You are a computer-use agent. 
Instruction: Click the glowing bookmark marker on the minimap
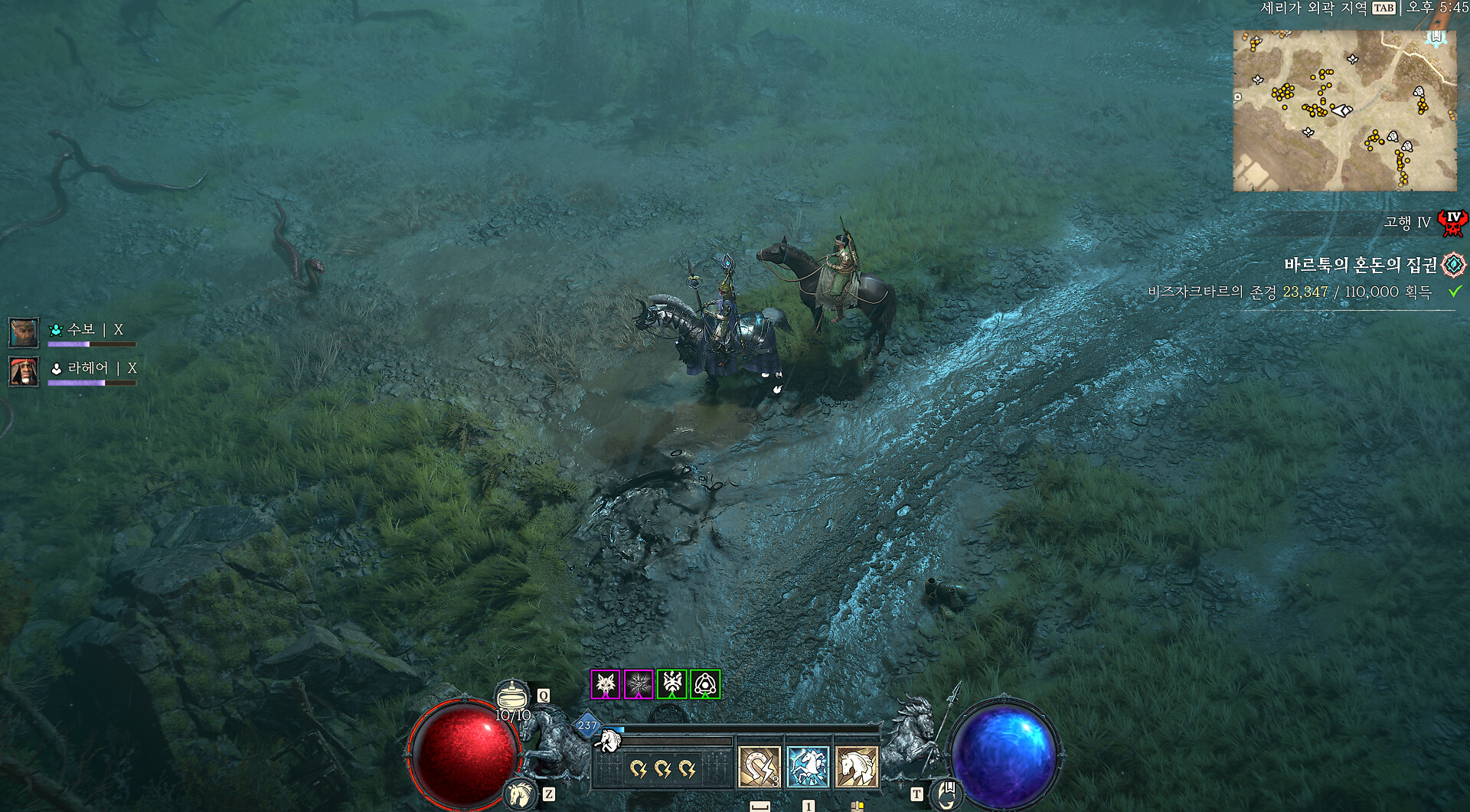tap(1436, 38)
